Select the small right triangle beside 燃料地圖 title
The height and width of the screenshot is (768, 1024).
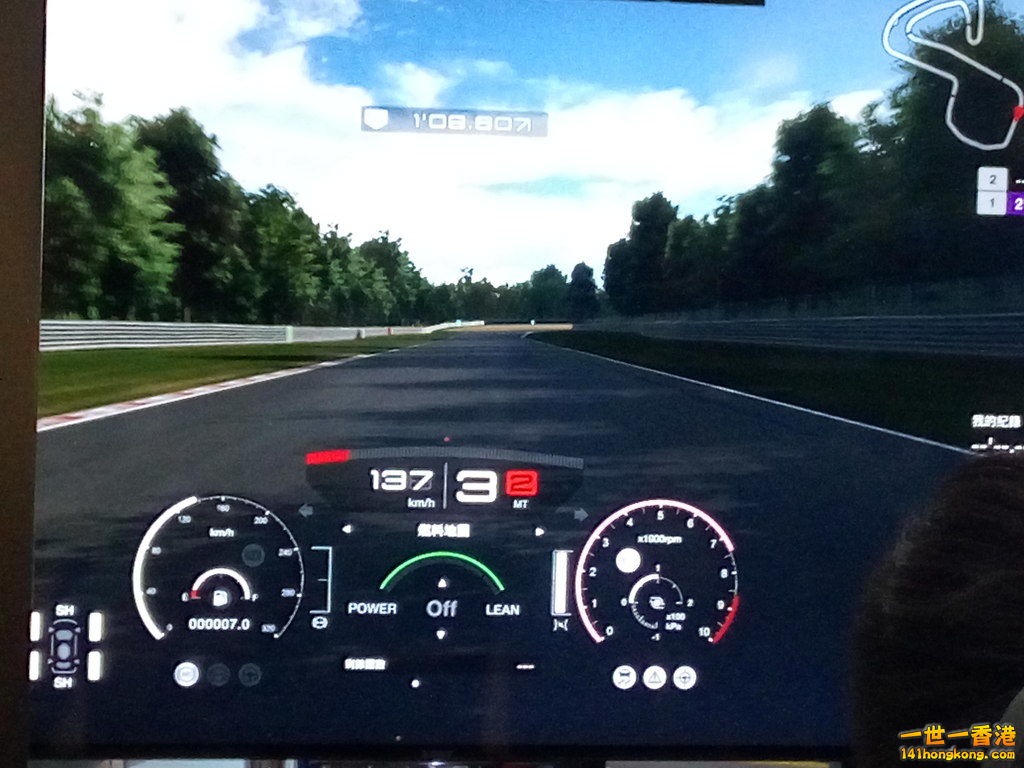pyautogui.click(x=540, y=531)
